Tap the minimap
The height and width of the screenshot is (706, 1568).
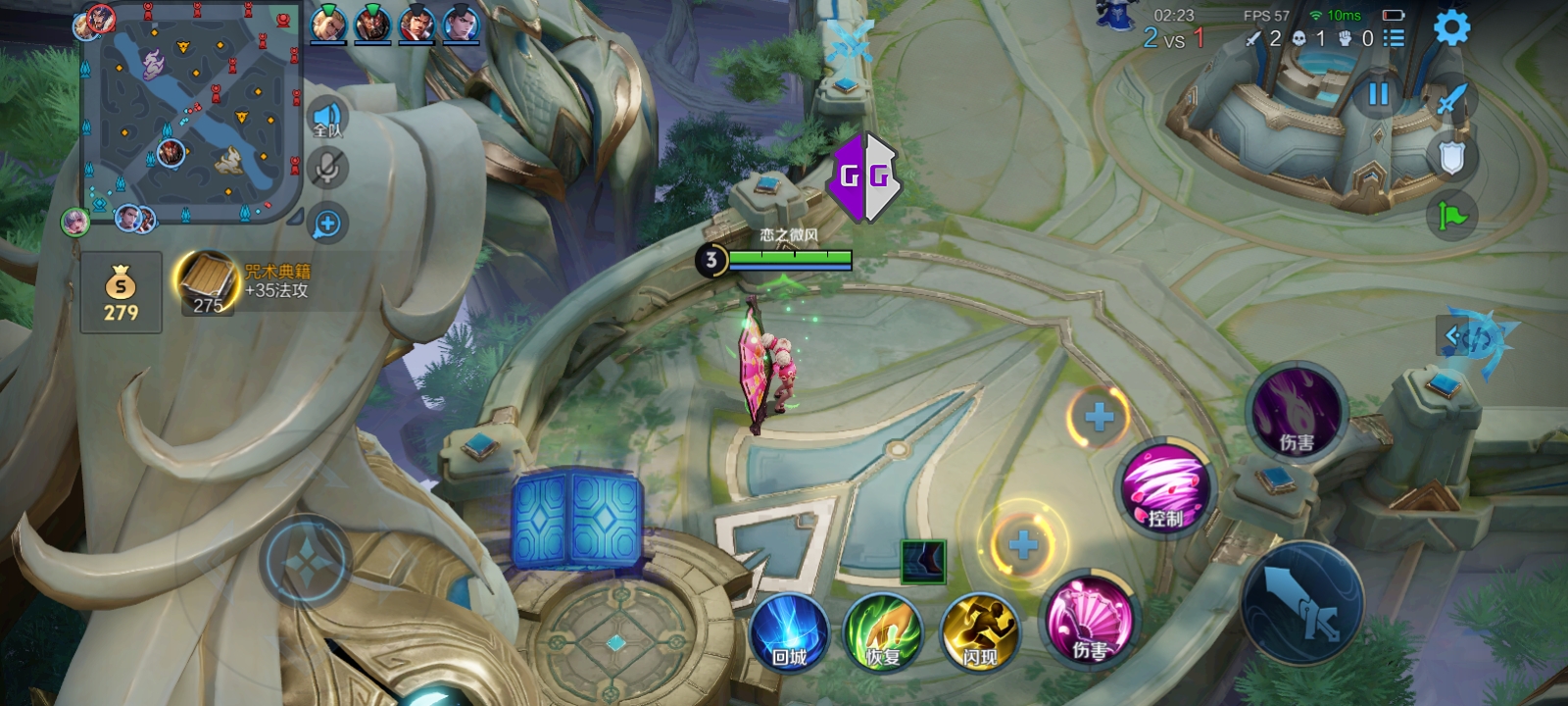(x=190, y=113)
